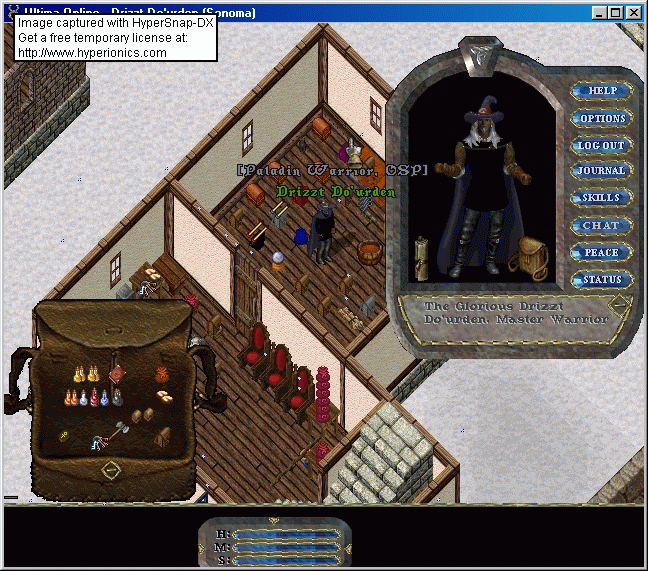Open the Help menu on the paperdoll
Viewport: 648px width, 571px height.
pos(602,91)
